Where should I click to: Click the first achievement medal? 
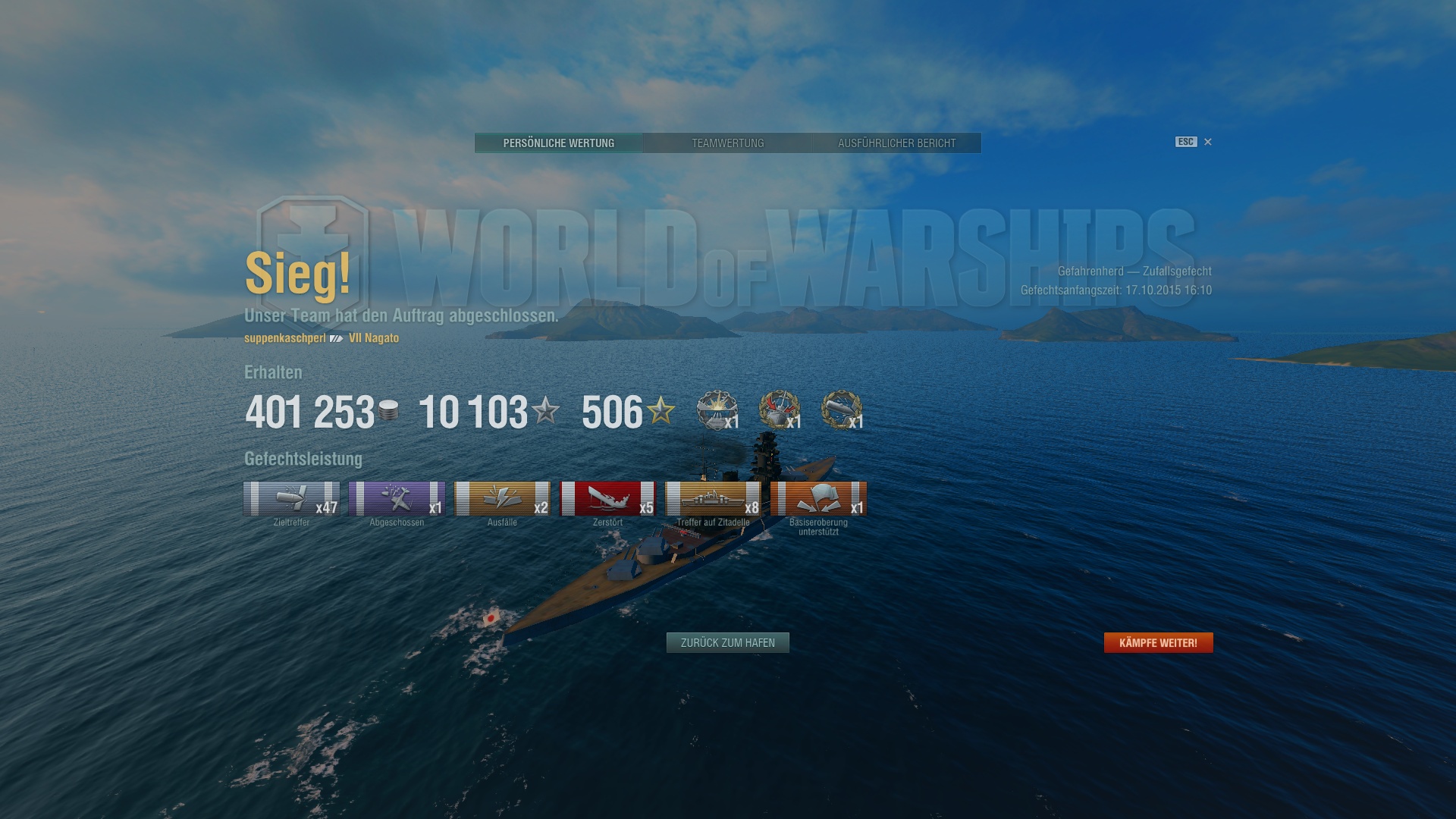click(x=717, y=410)
